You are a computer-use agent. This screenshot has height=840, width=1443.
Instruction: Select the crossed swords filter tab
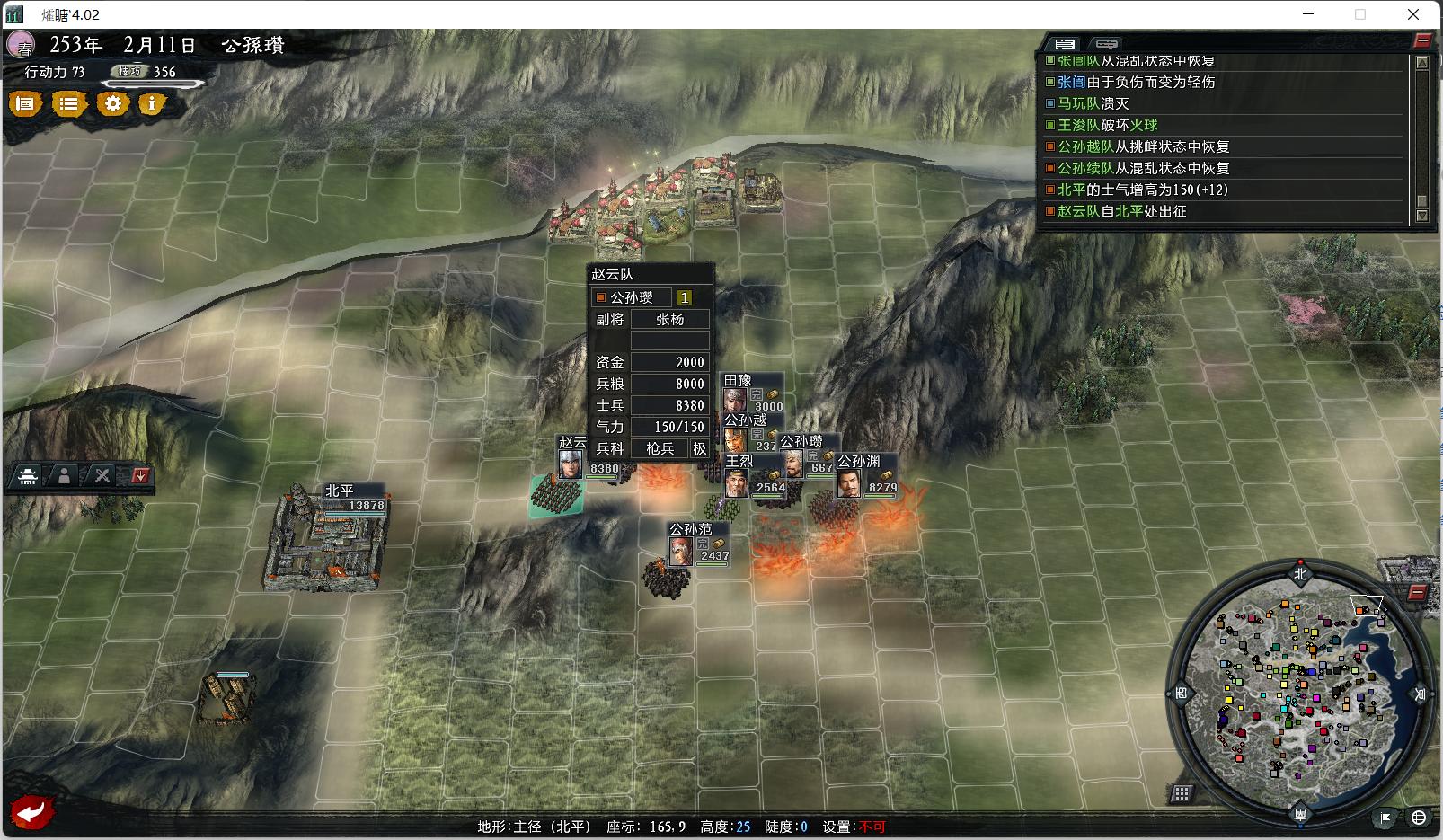click(x=102, y=476)
